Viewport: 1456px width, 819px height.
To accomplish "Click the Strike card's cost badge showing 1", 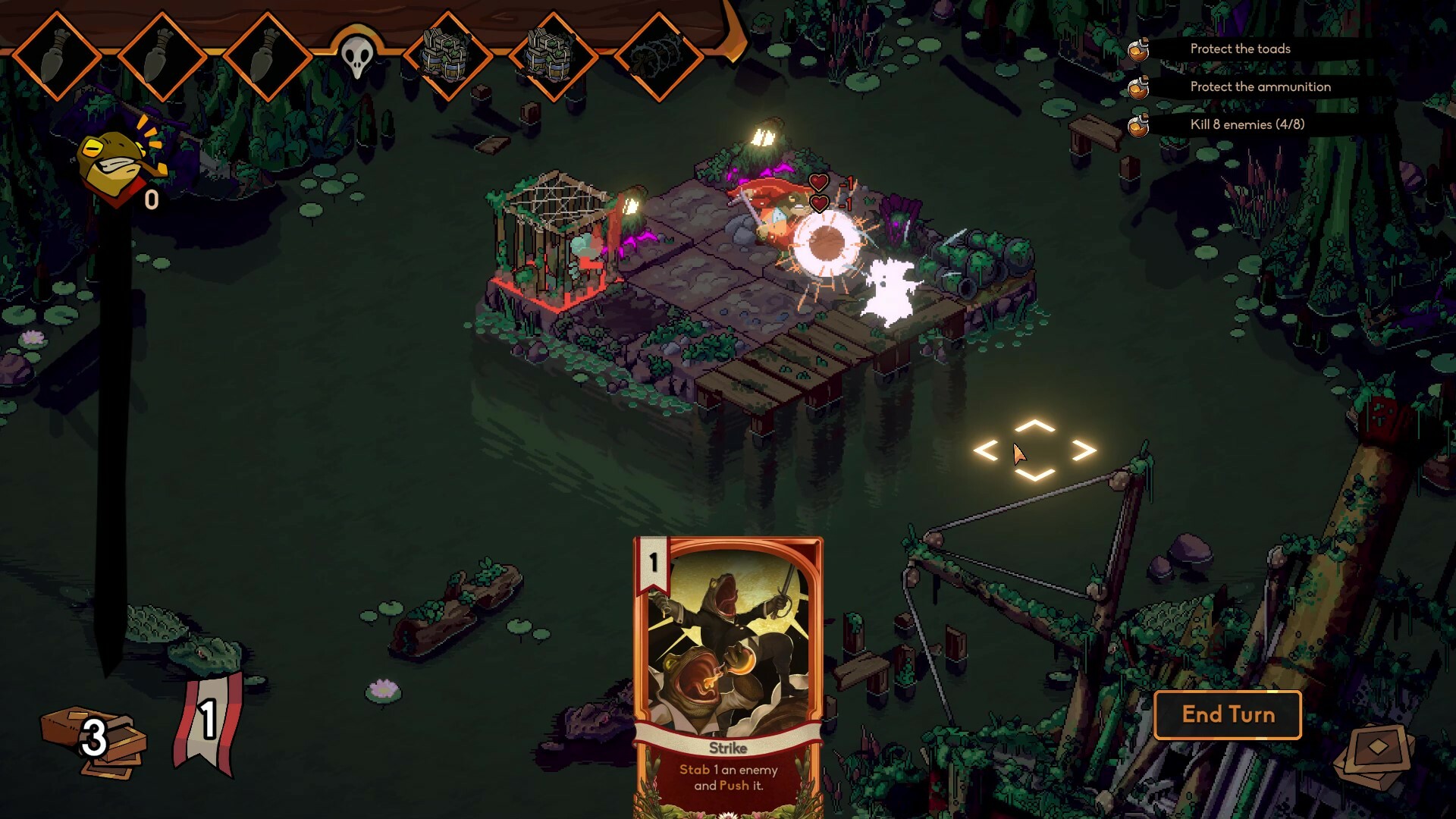I will coord(653,563).
